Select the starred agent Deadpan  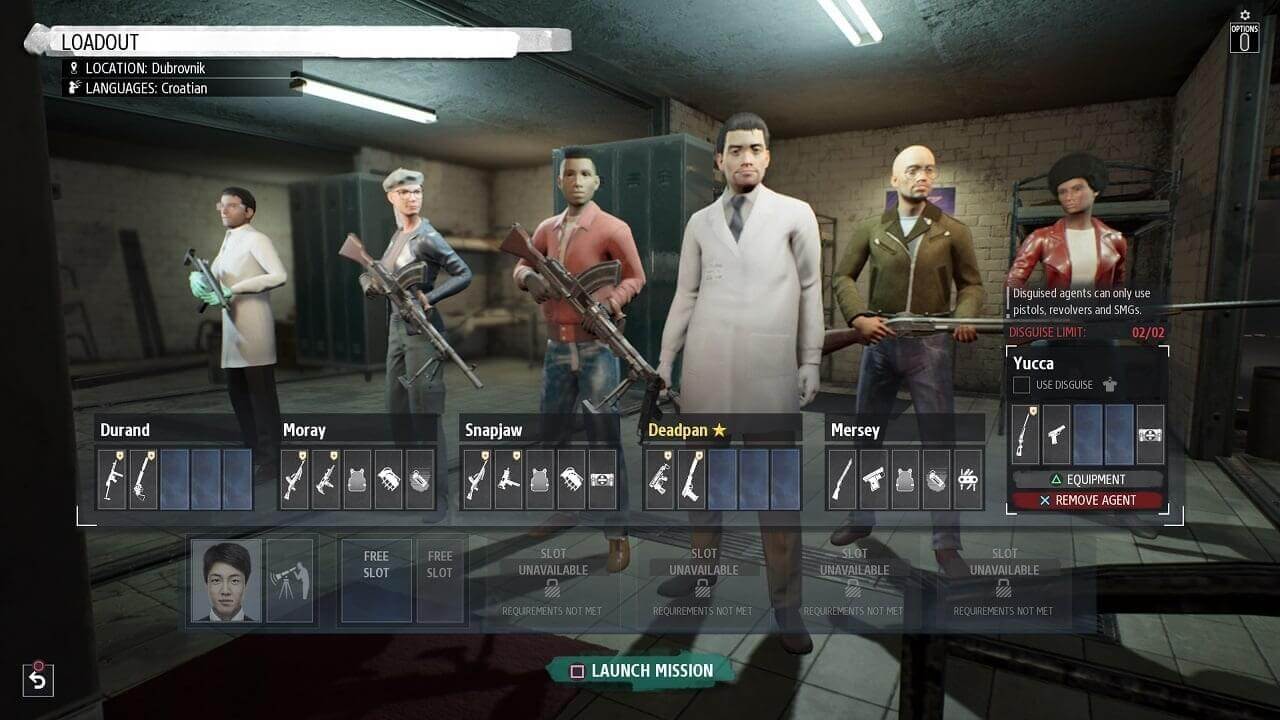(685, 430)
